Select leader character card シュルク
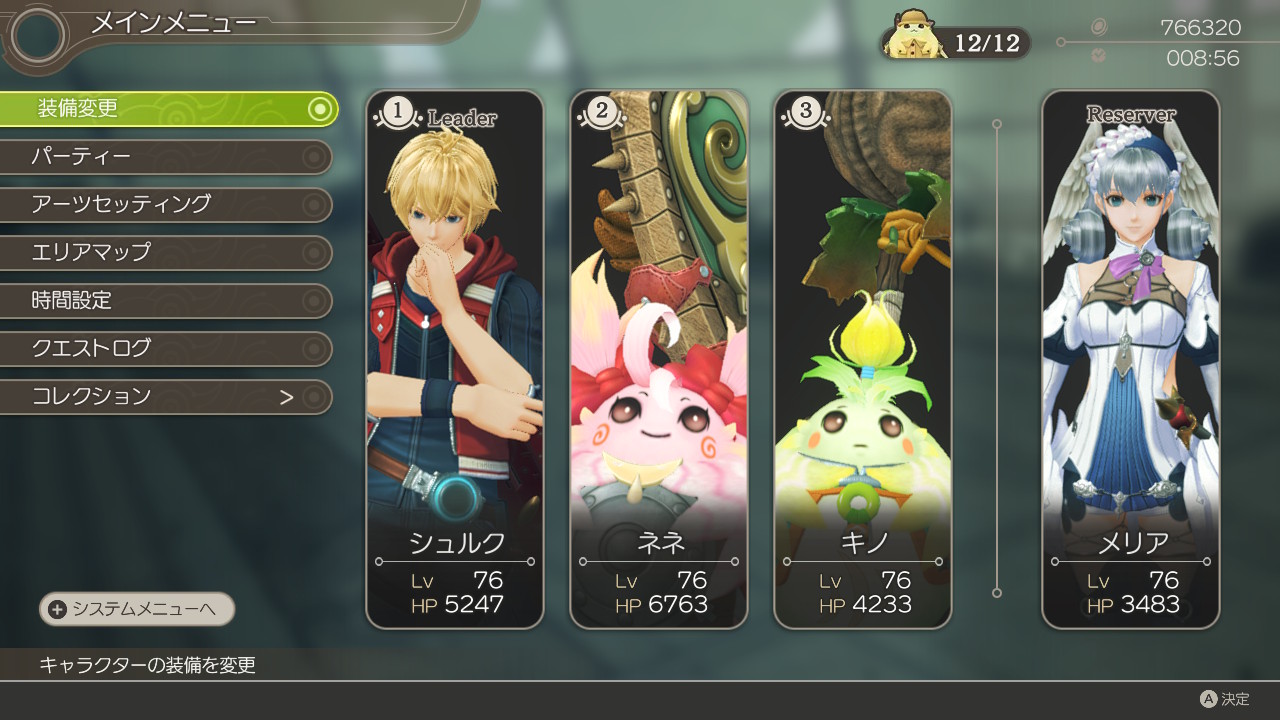This screenshot has height=720, width=1280. (455, 360)
